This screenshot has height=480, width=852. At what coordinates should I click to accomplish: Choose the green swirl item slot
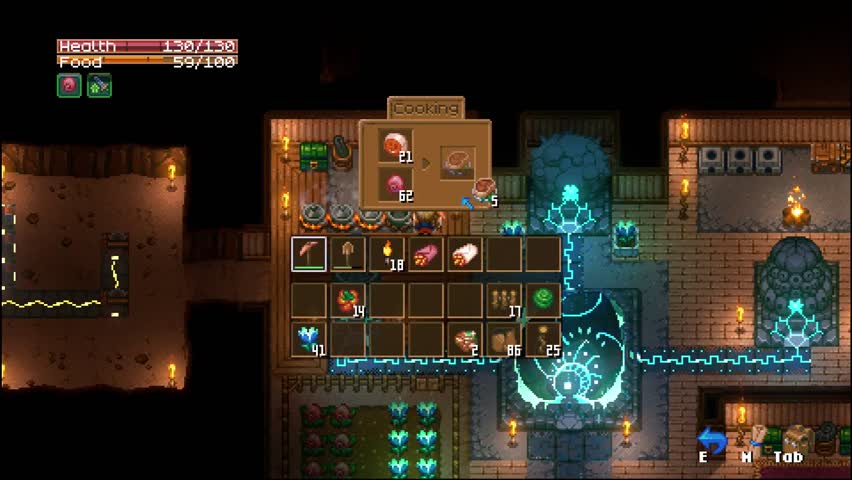pyautogui.click(x=543, y=299)
